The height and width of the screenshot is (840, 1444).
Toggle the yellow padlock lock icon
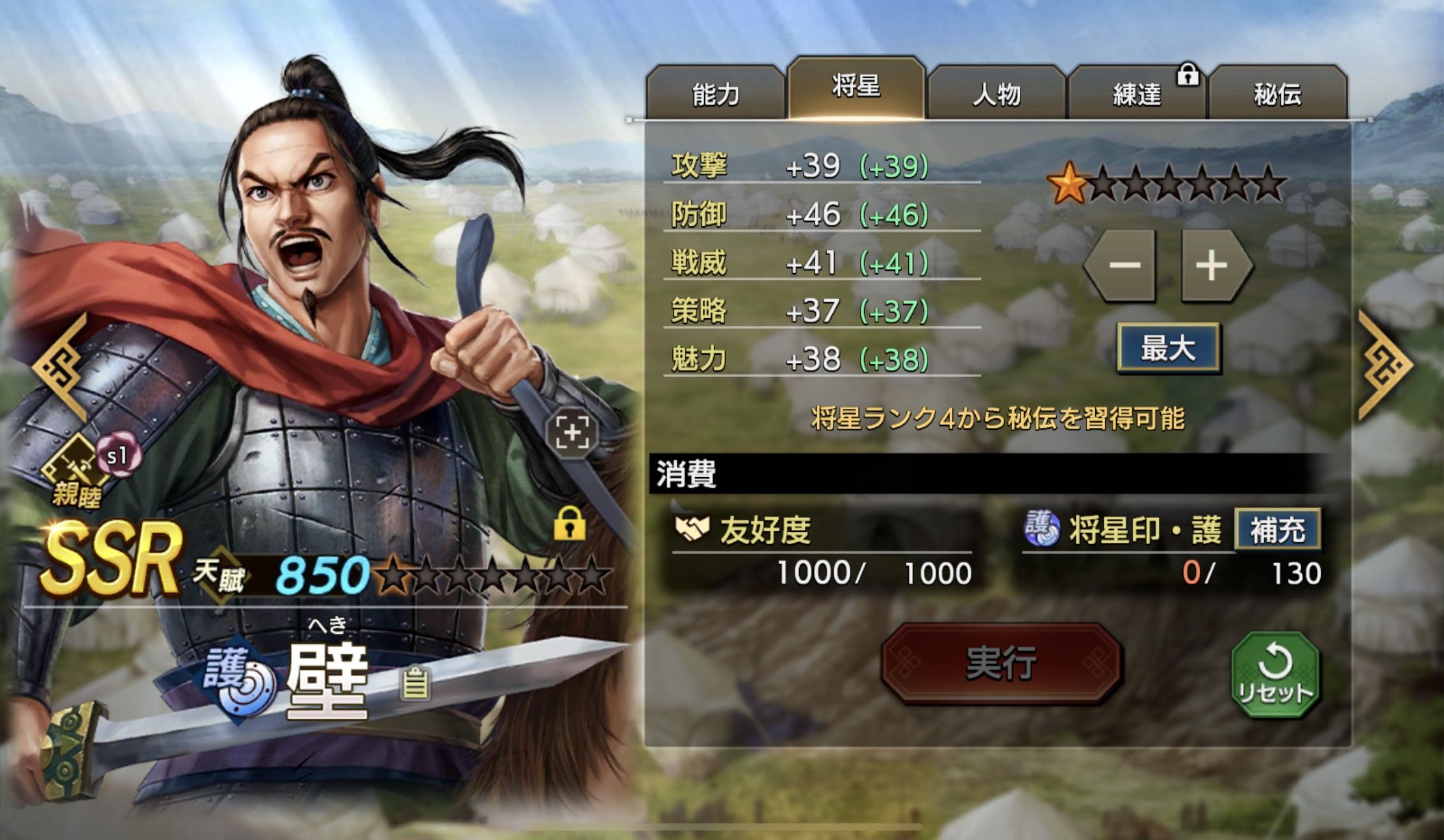tap(570, 524)
